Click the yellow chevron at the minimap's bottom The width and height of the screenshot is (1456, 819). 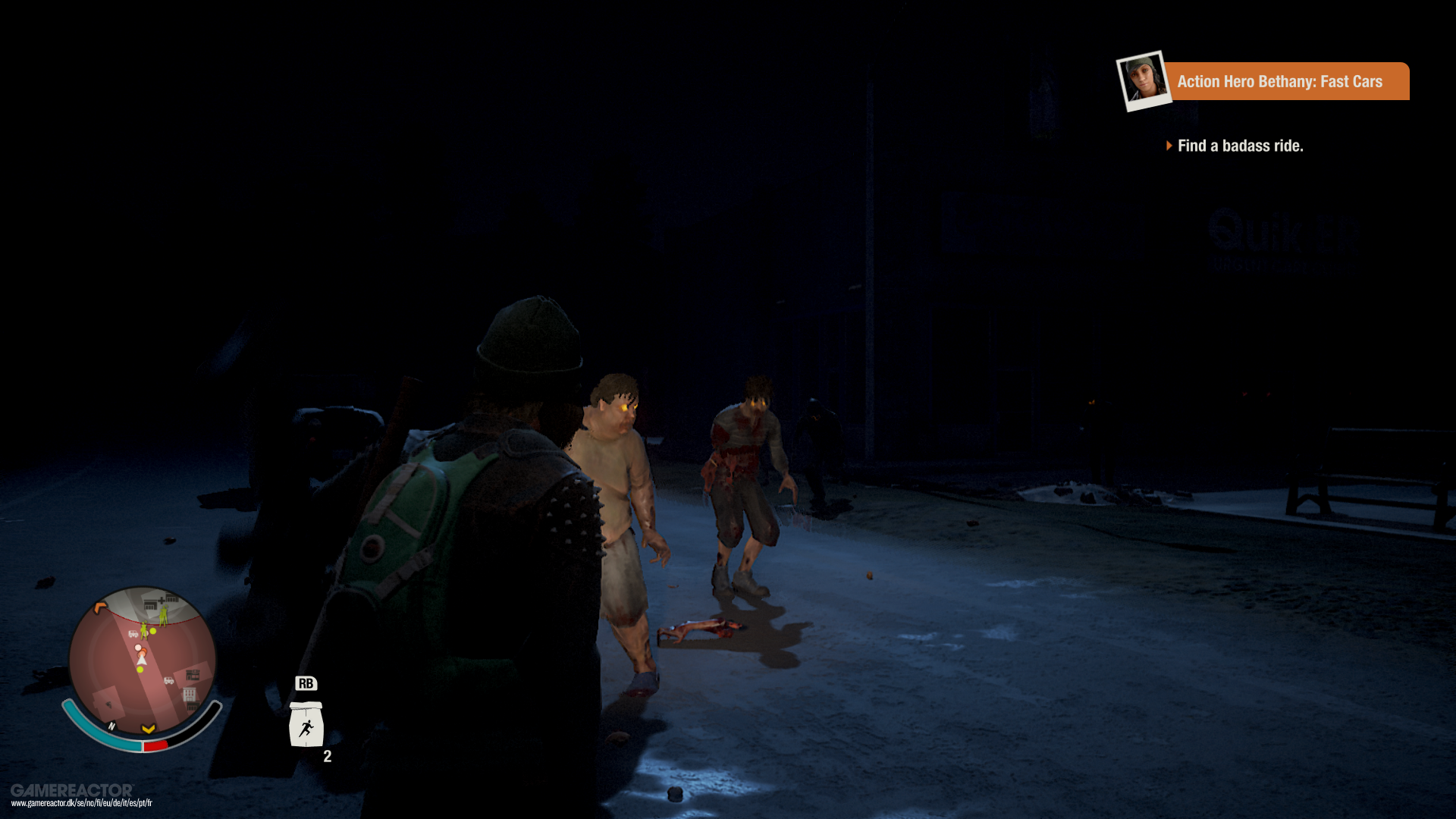149,729
